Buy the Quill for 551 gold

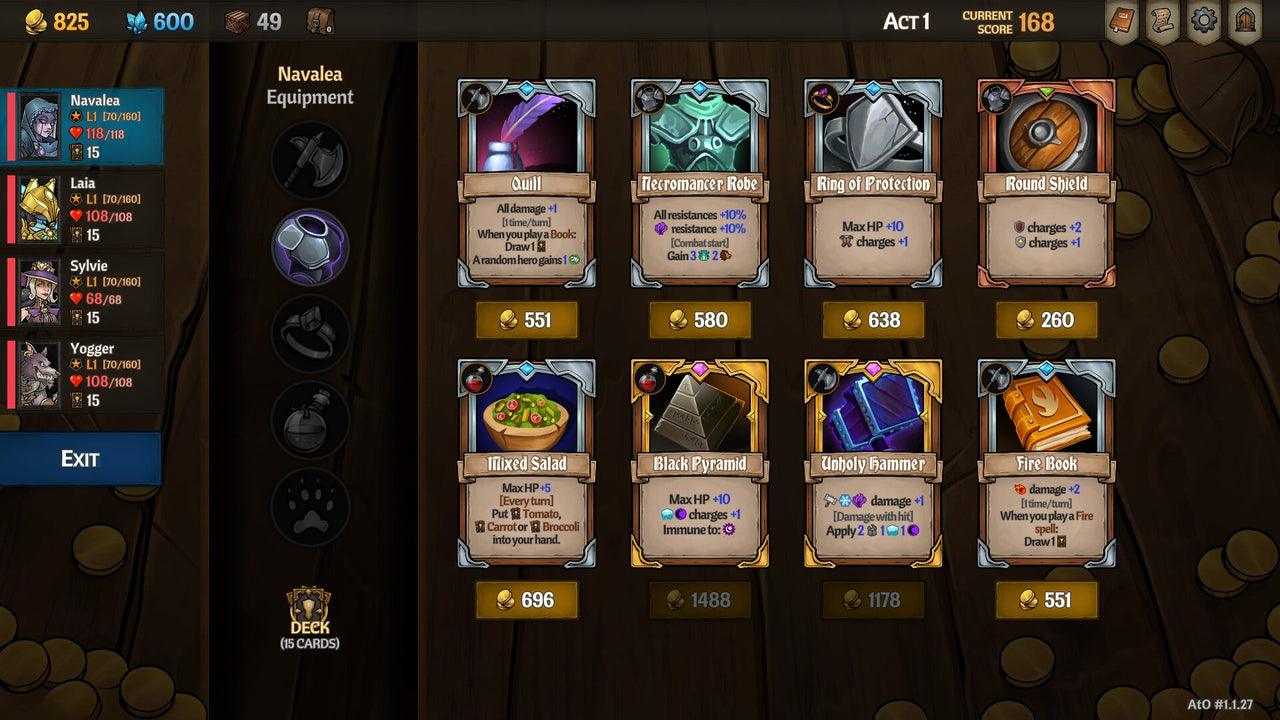pos(527,320)
